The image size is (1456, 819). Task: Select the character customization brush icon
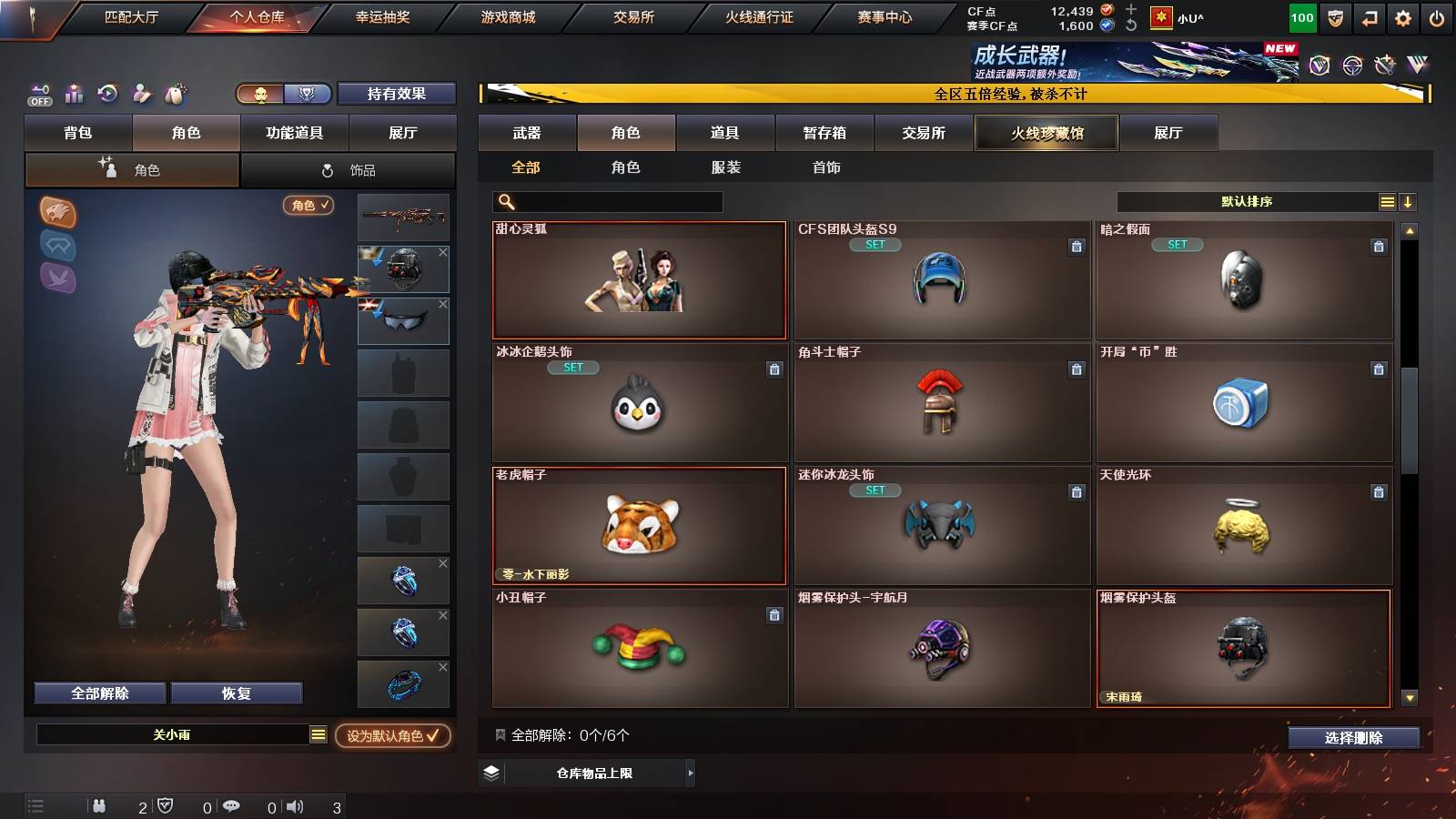point(142,93)
